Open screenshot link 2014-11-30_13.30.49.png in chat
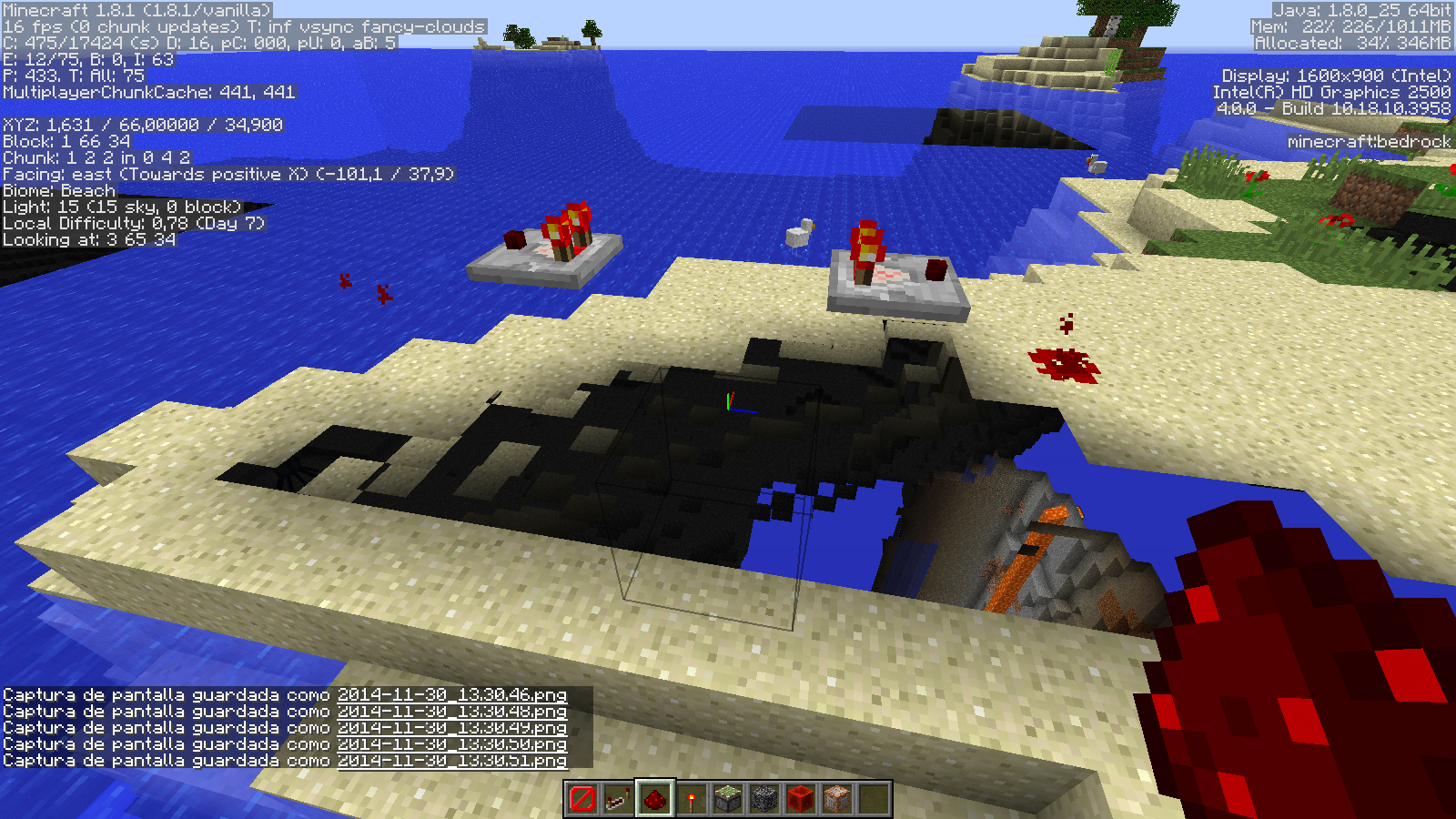The image size is (1456, 819). click(x=452, y=728)
